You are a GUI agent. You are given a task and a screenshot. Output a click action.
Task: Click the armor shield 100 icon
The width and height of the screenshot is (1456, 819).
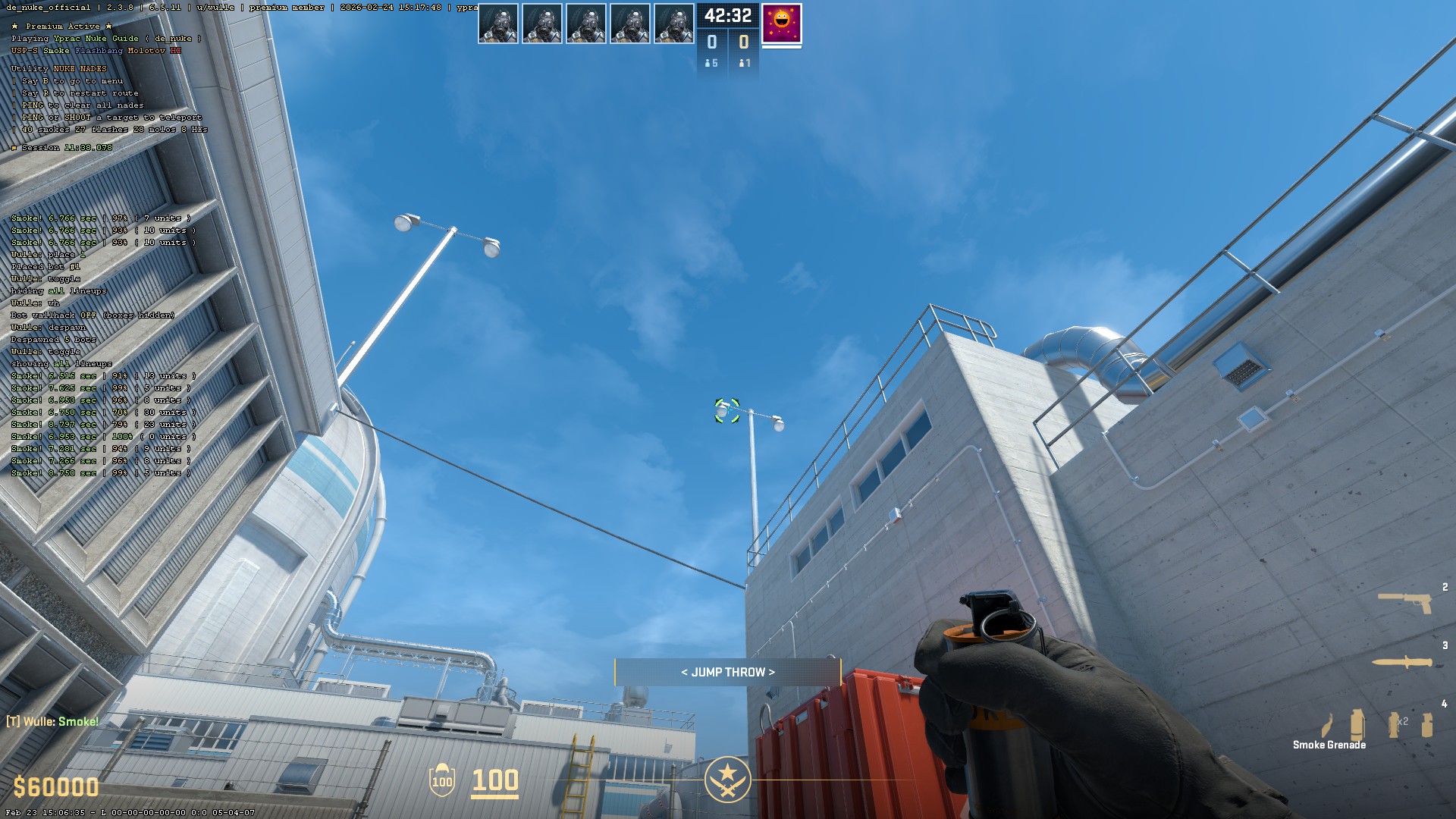[x=442, y=780]
